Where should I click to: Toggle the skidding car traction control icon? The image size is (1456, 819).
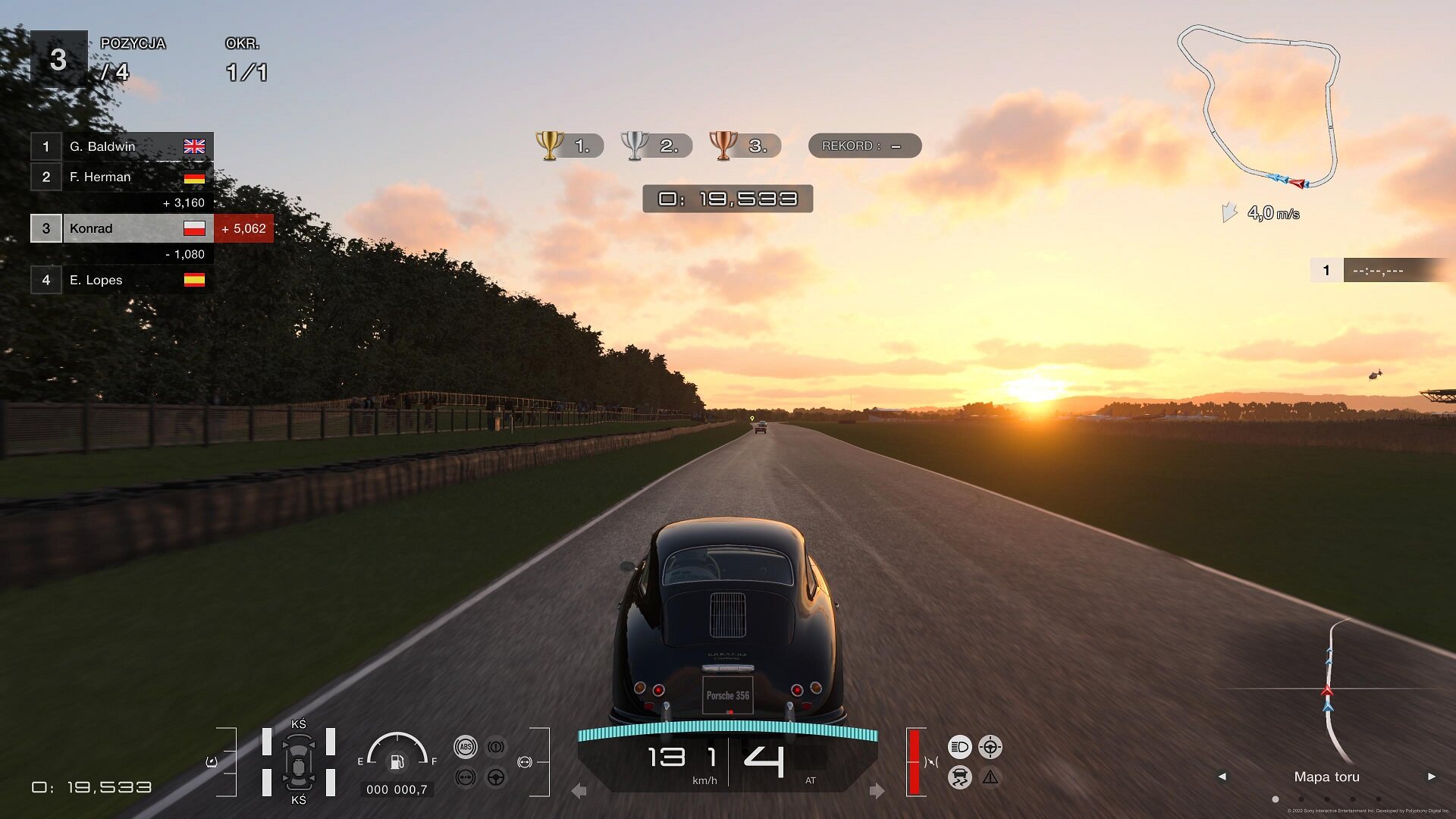(x=959, y=777)
